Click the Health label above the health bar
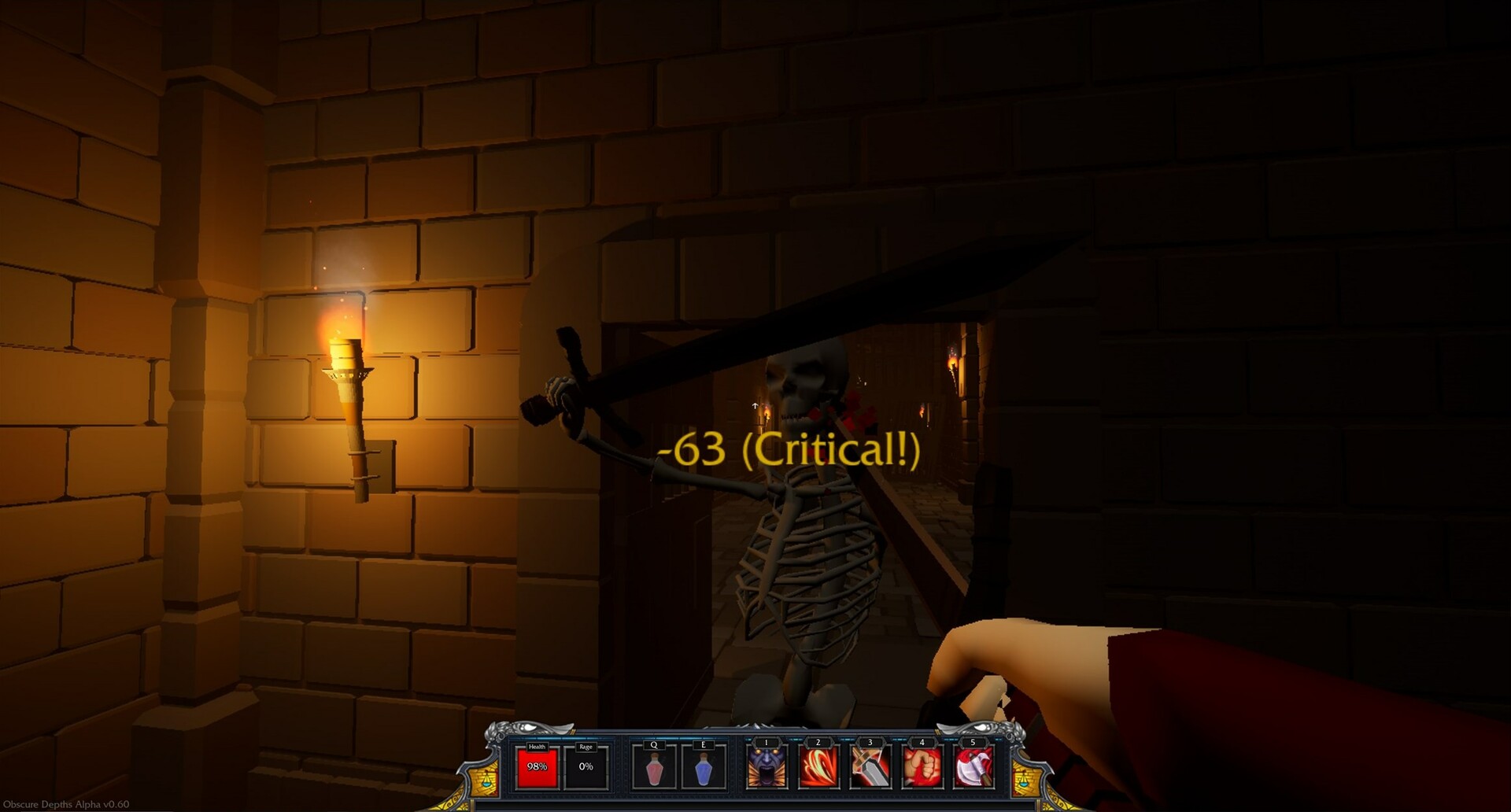 (537, 745)
